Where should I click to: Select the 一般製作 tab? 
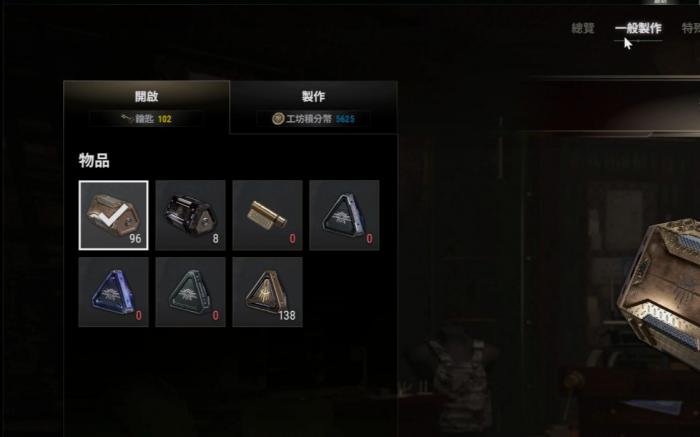tap(638, 29)
